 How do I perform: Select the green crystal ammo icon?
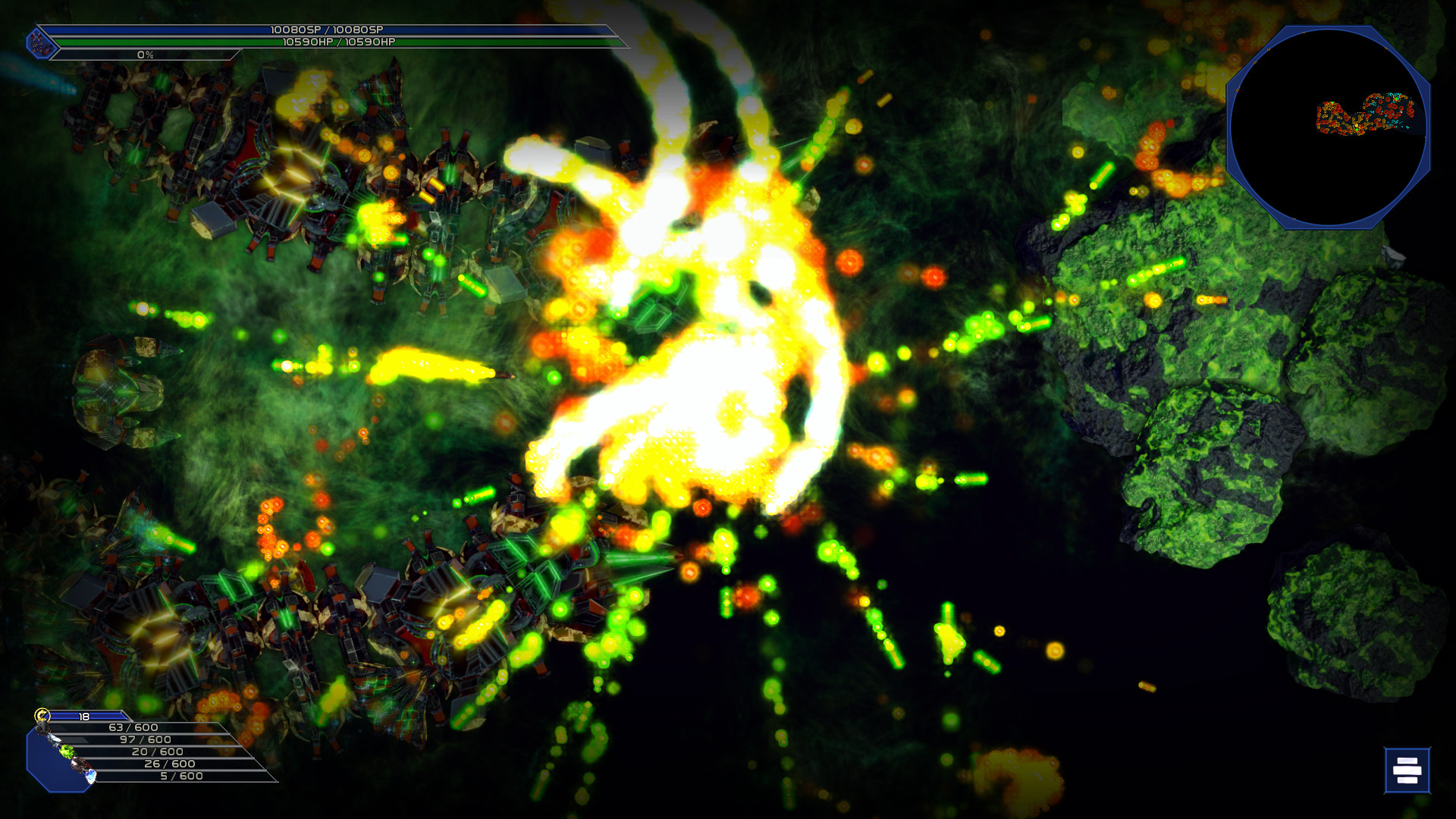click(67, 752)
